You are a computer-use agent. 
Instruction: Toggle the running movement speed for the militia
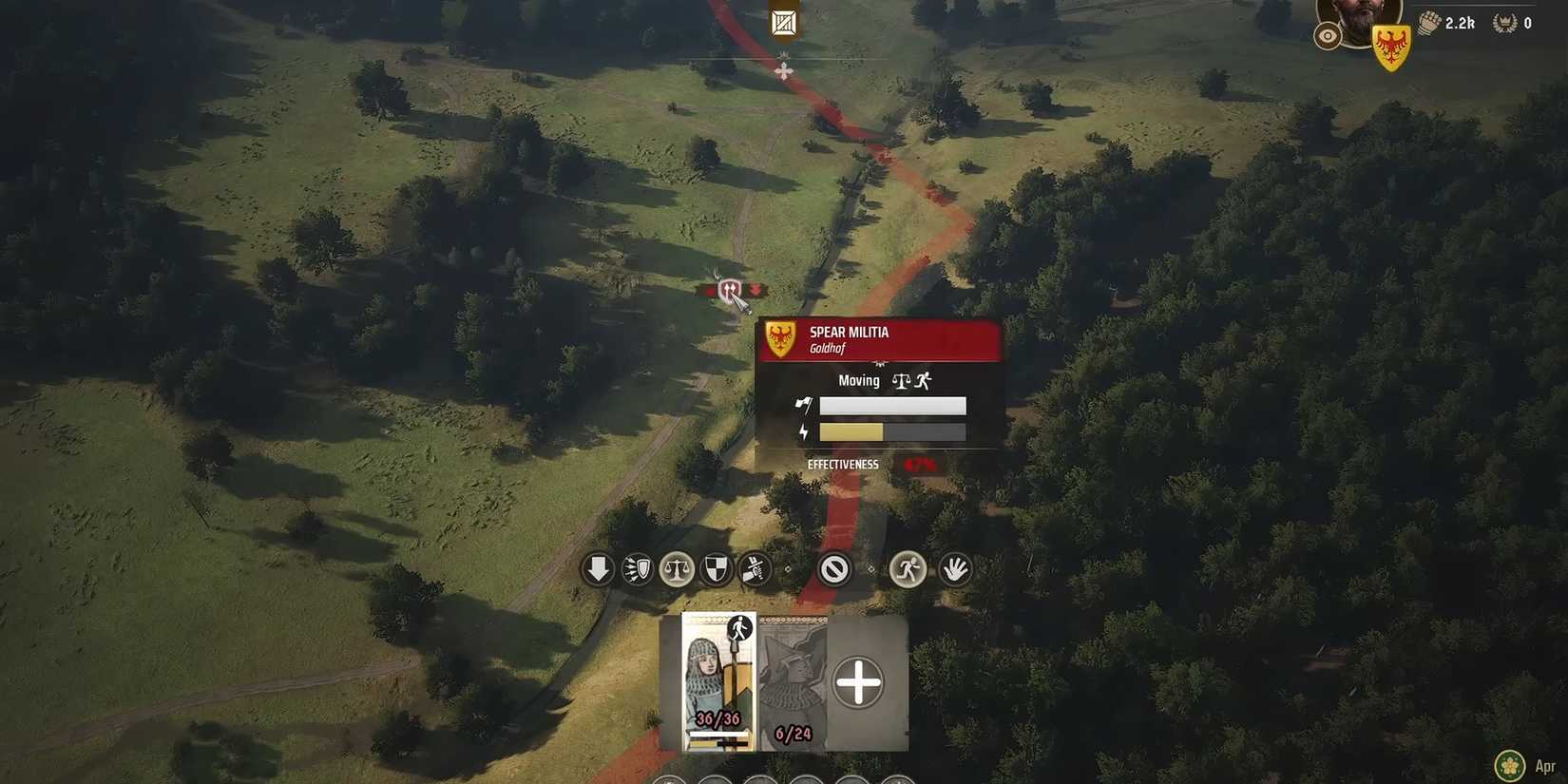point(908,568)
